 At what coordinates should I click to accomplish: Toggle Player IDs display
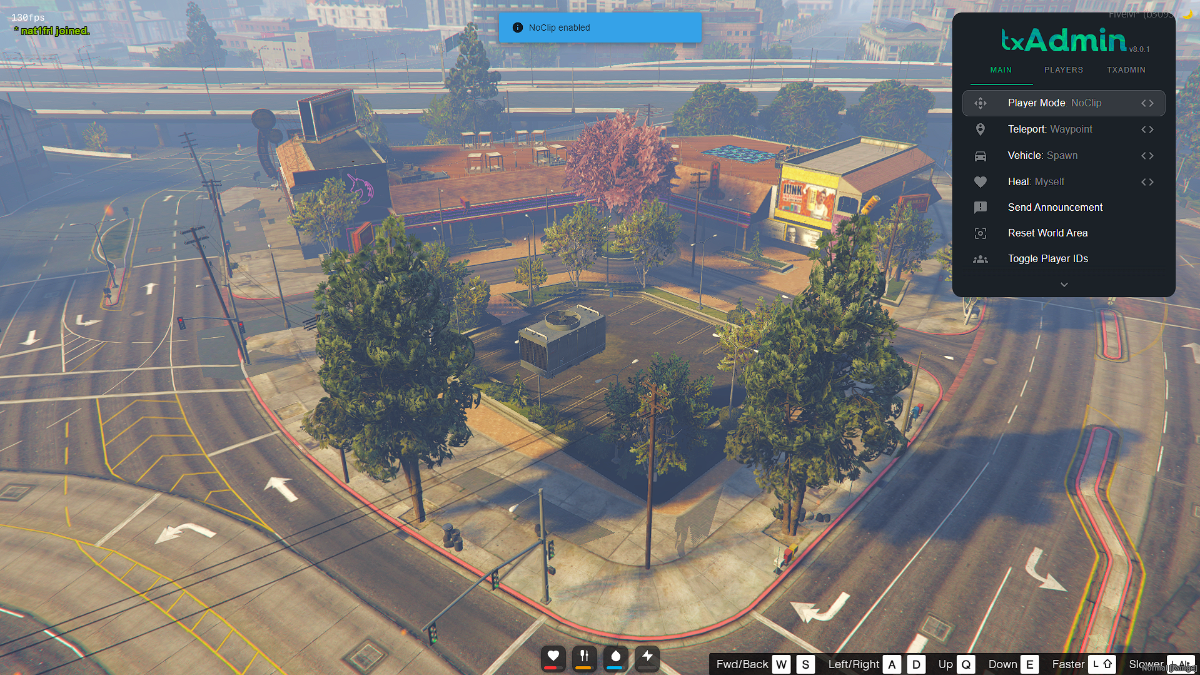point(1049,259)
